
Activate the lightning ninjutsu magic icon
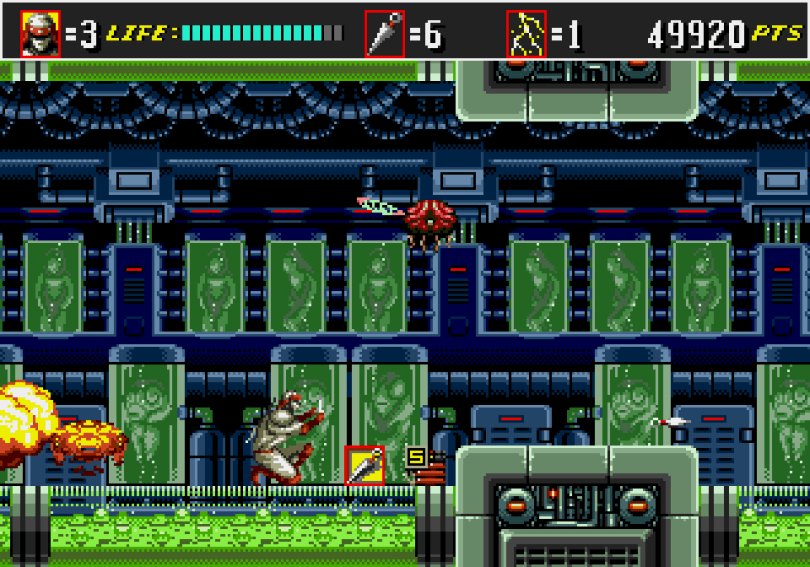tap(526, 34)
